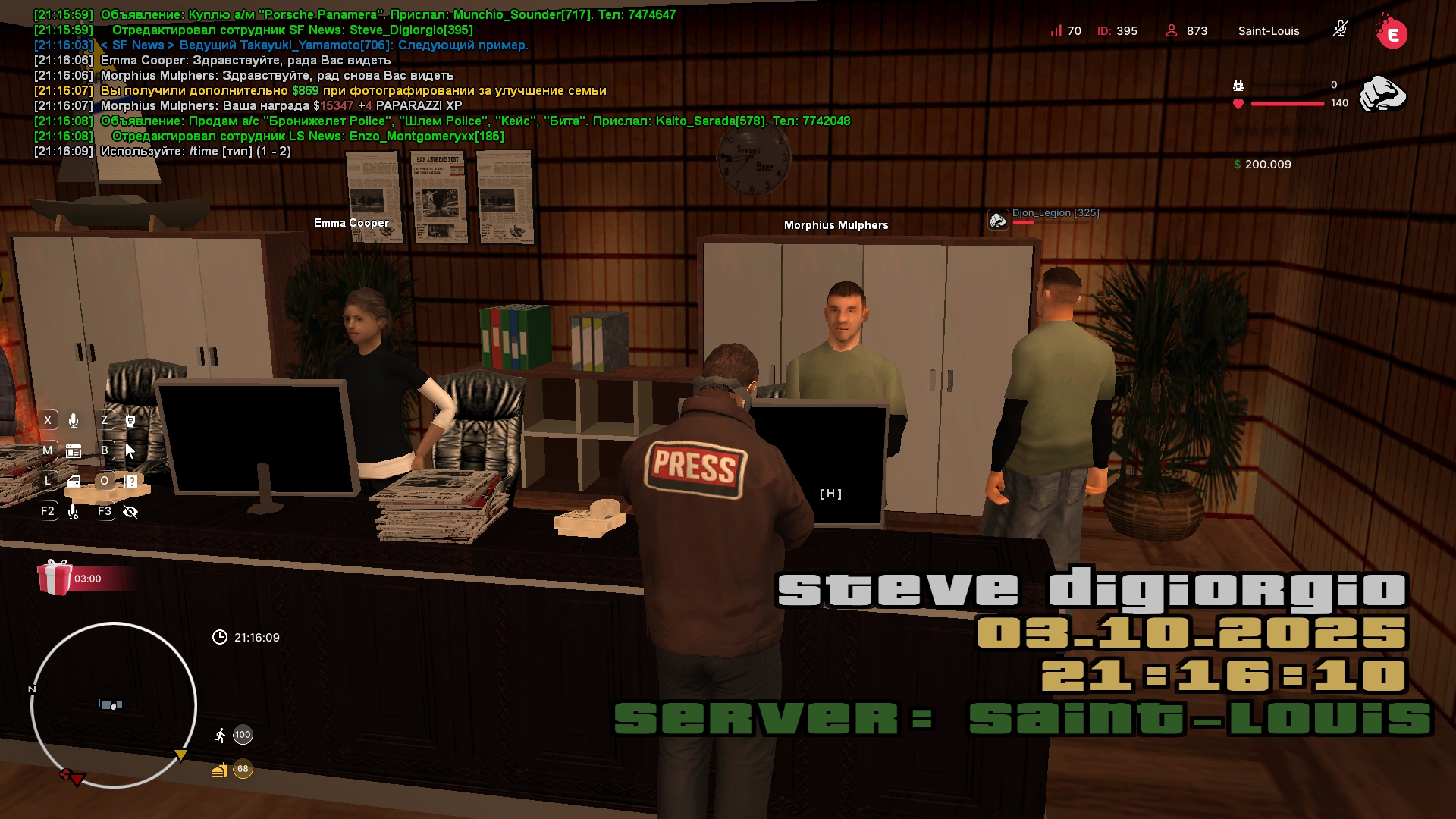Click the Djon_Legion player name tag
Viewport: 1456px width, 819px height.
pyautogui.click(x=1055, y=213)
